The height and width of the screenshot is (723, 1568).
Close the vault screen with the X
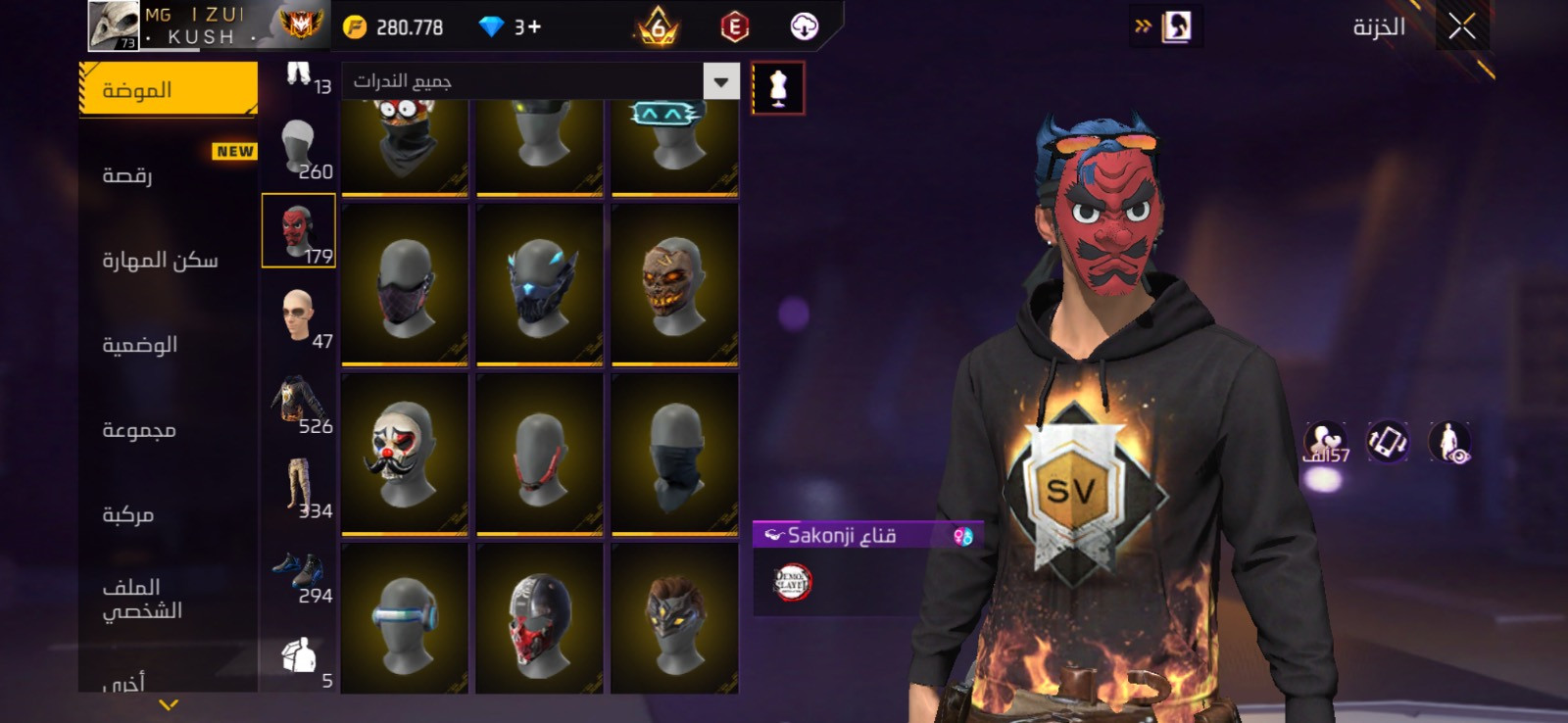(x=1461, y=27)
